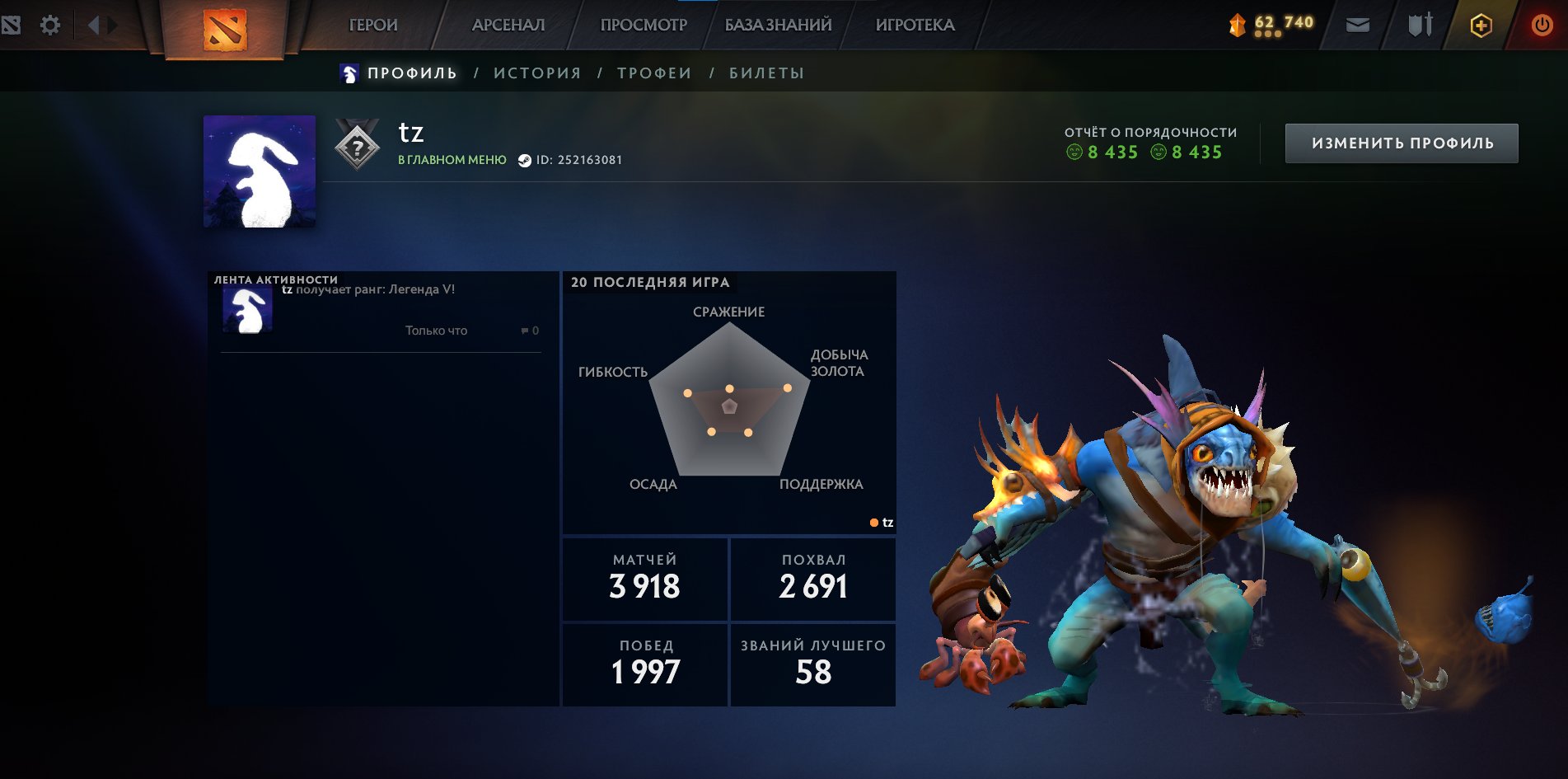1568x779 pixels.
Task: Click the navigation back arrow
Action: point(92,25)
